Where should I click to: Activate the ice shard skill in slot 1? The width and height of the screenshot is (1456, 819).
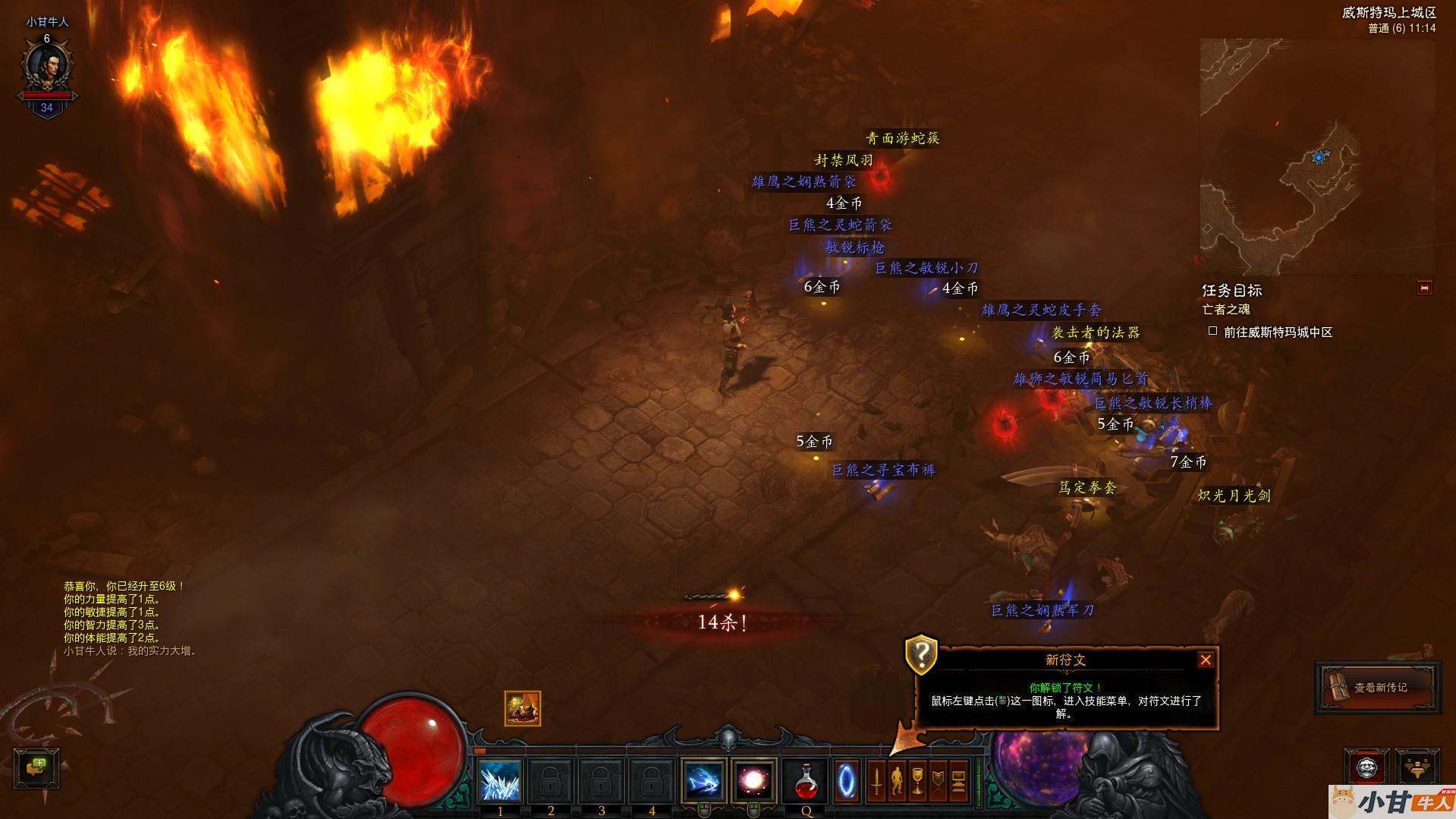point(500,781)
